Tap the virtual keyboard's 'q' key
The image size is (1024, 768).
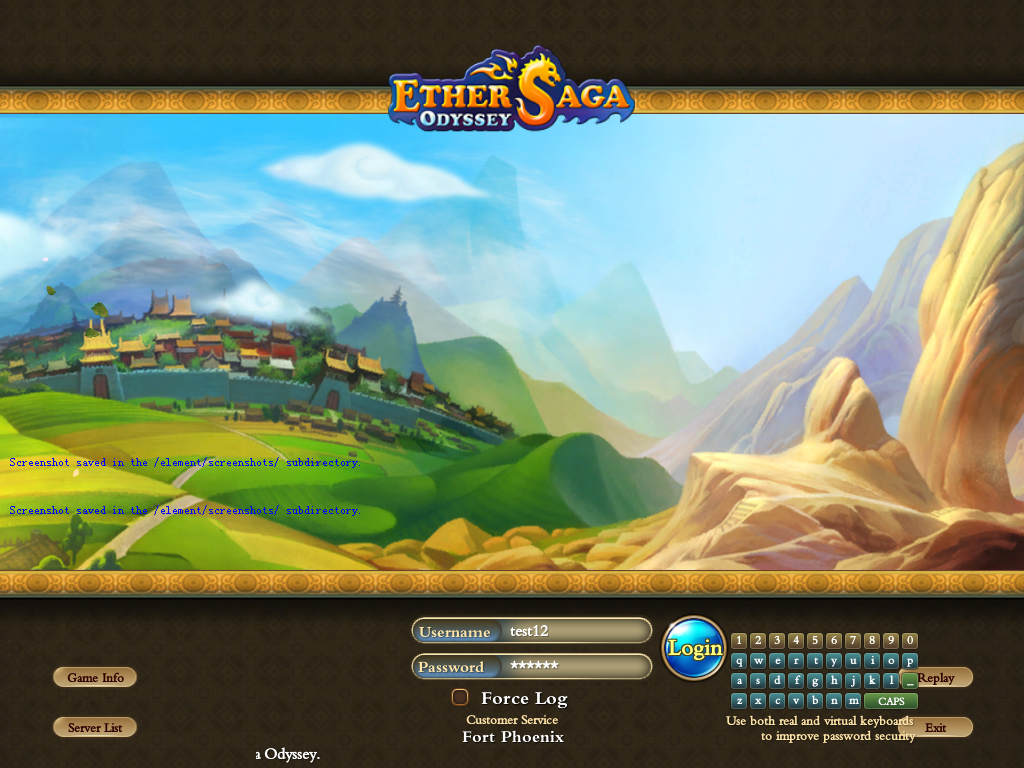point(739,661)
